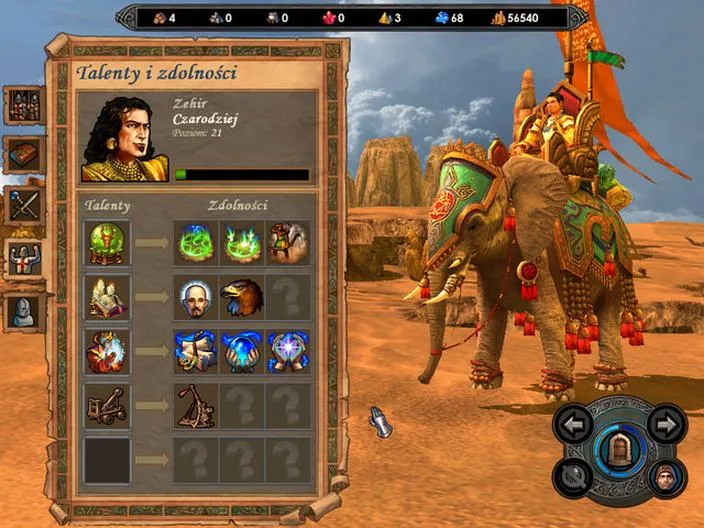
Task: Select the goblin creature ability icon
Action: point(288,243)
